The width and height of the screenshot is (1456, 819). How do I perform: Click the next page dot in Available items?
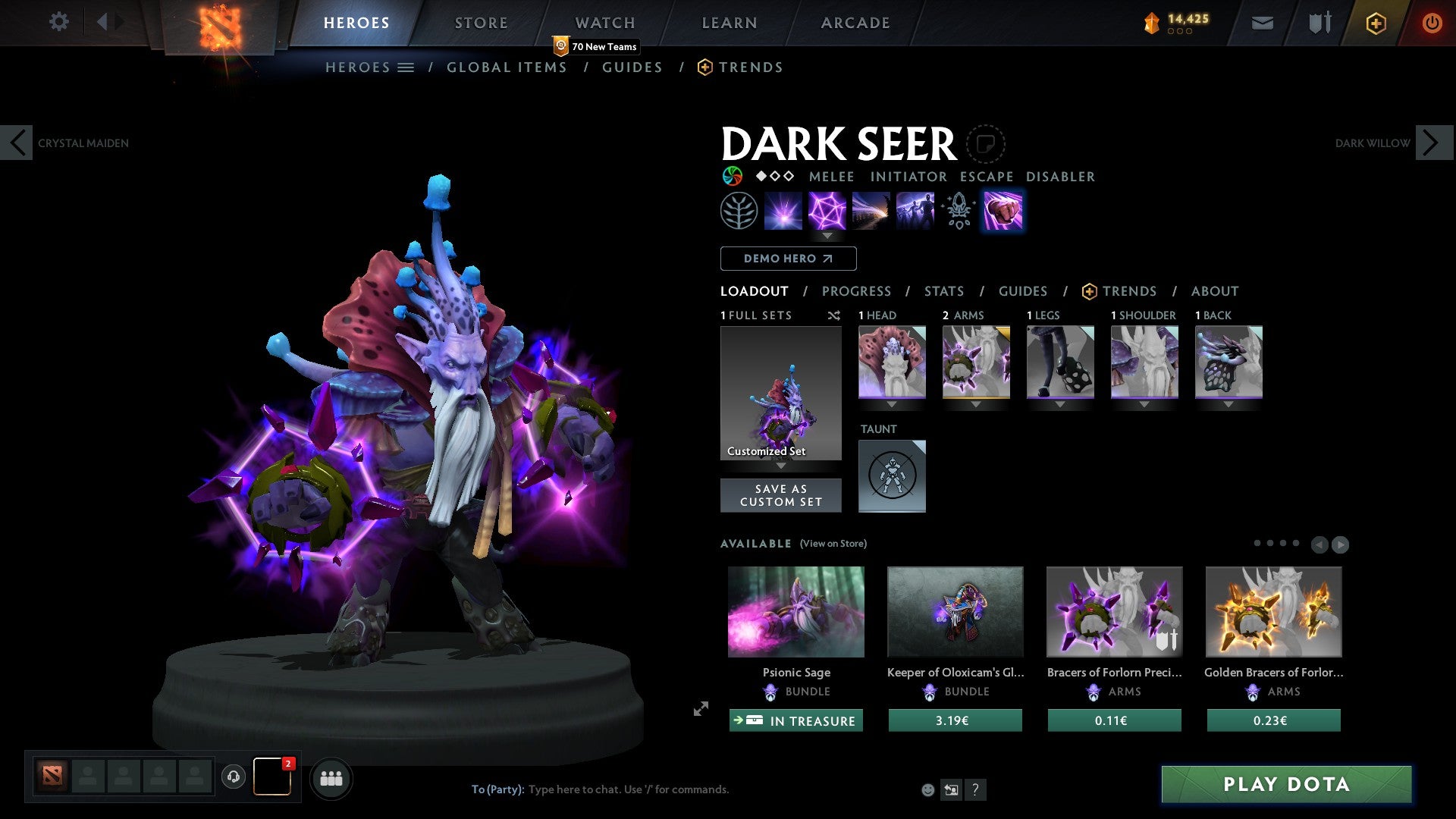click(x=1270, y=543)
